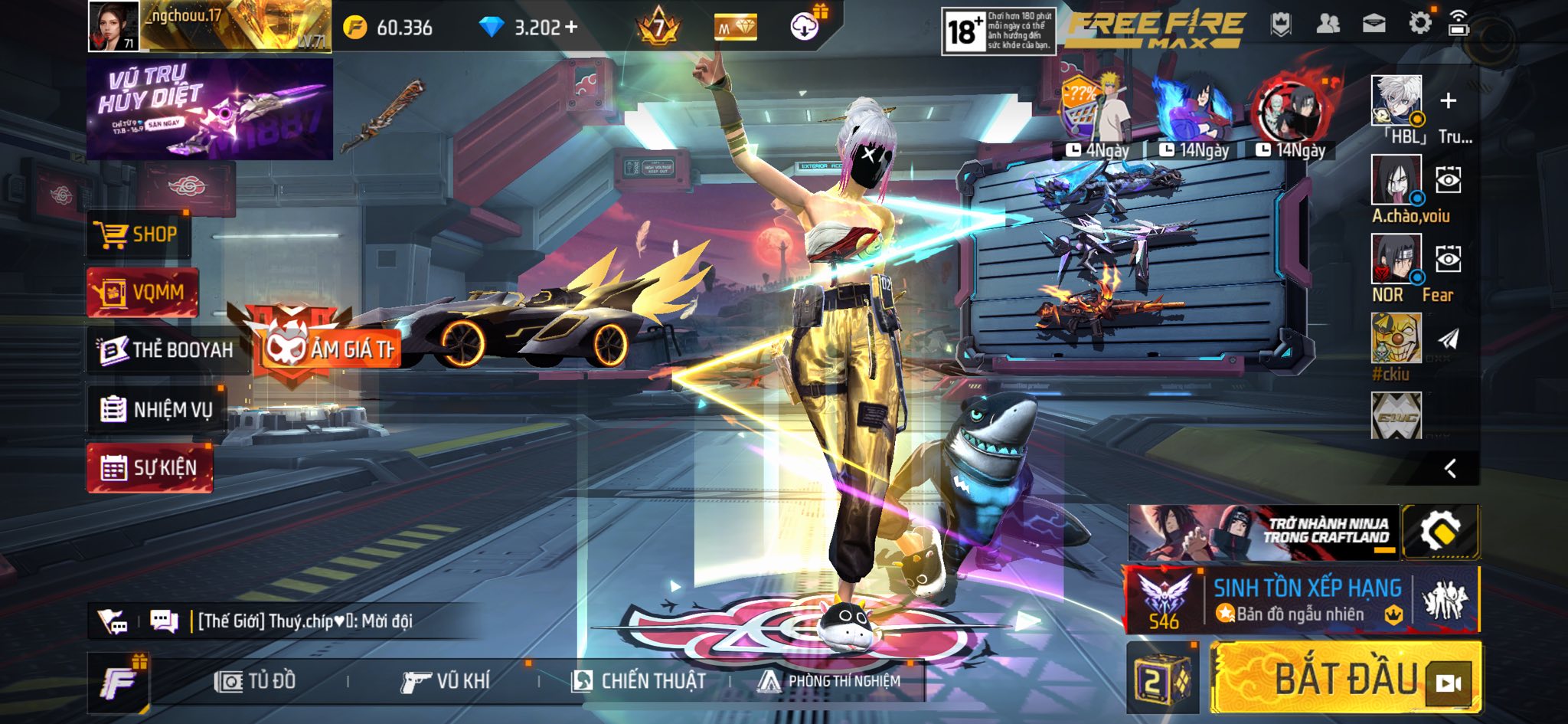Open THẺ BOOYAH pass
Viewport: 1568px width, 724px height.
[x=167, y=350]
